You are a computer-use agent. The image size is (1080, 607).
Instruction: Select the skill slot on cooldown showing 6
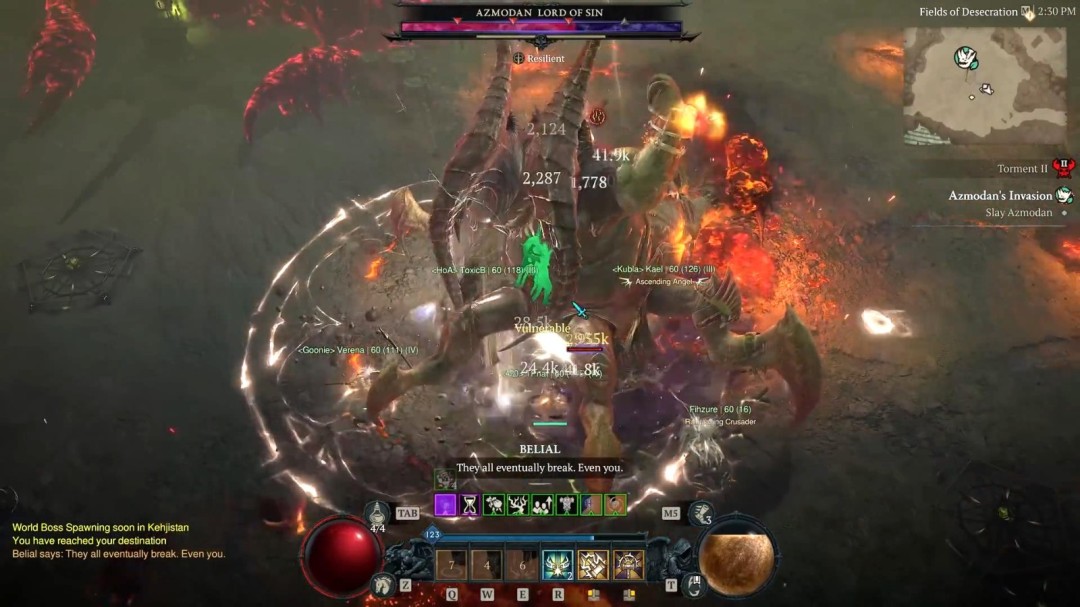pos(521,565)
